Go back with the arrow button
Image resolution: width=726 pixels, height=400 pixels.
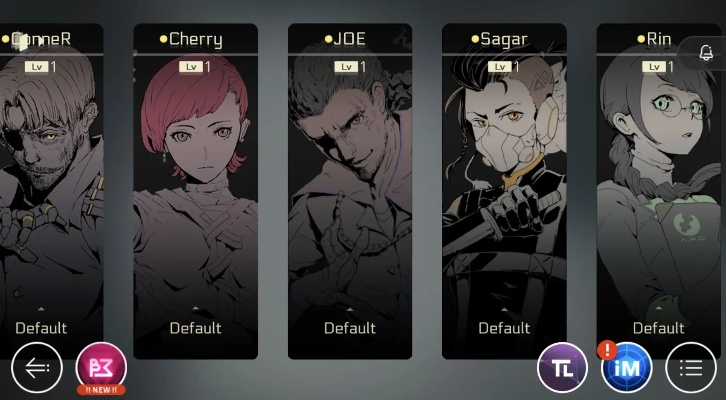pos(36,367)
